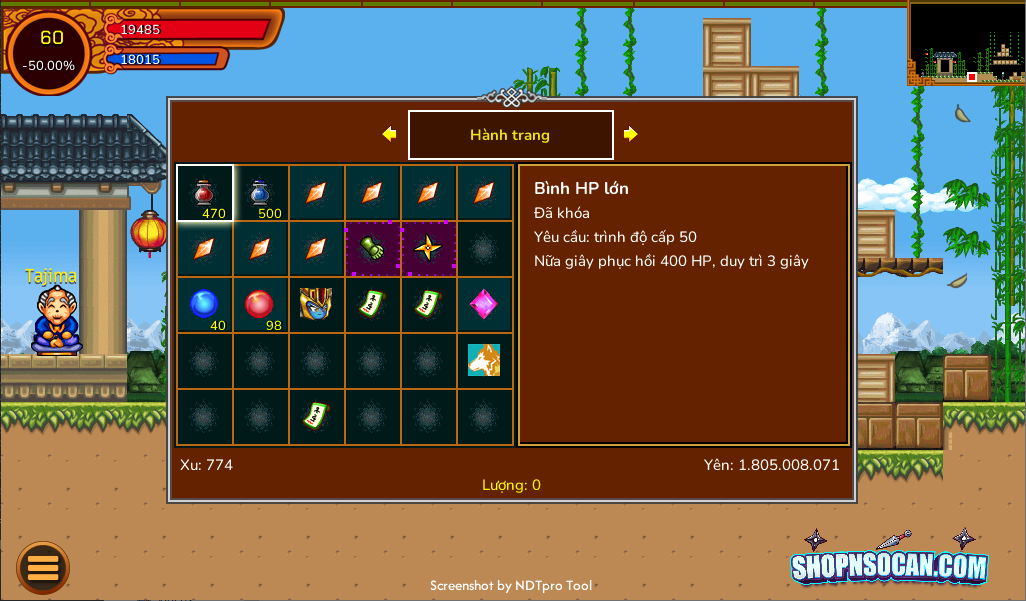Image resolution: width=1026 pixels, height=601 pixels.
Task: Pick the red orb stack of 98
Action: 261,305
